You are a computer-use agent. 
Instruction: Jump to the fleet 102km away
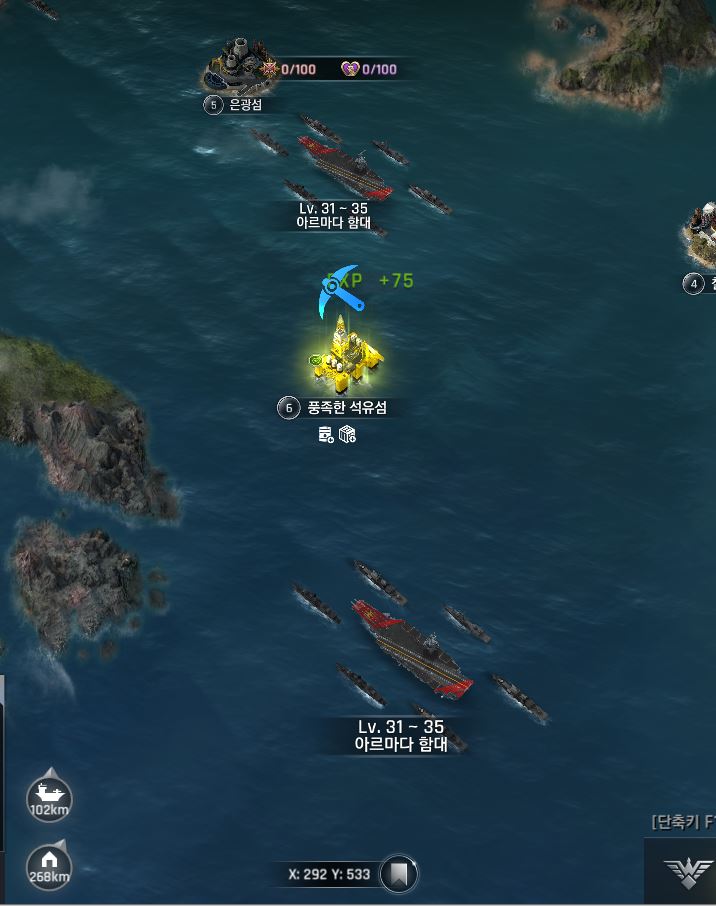tap(48, 798)
